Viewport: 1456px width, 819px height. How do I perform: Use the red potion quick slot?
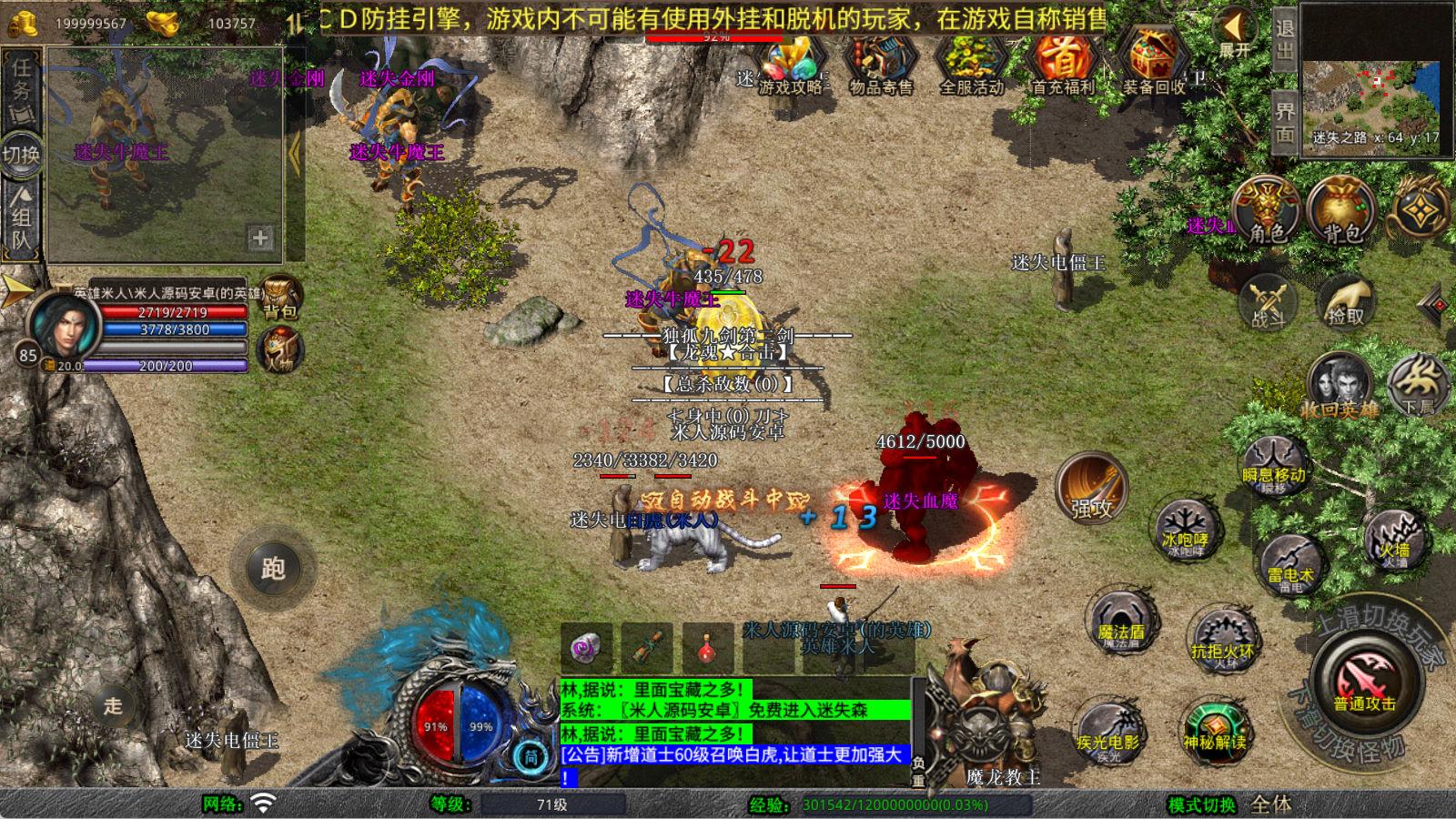(706, 647)
